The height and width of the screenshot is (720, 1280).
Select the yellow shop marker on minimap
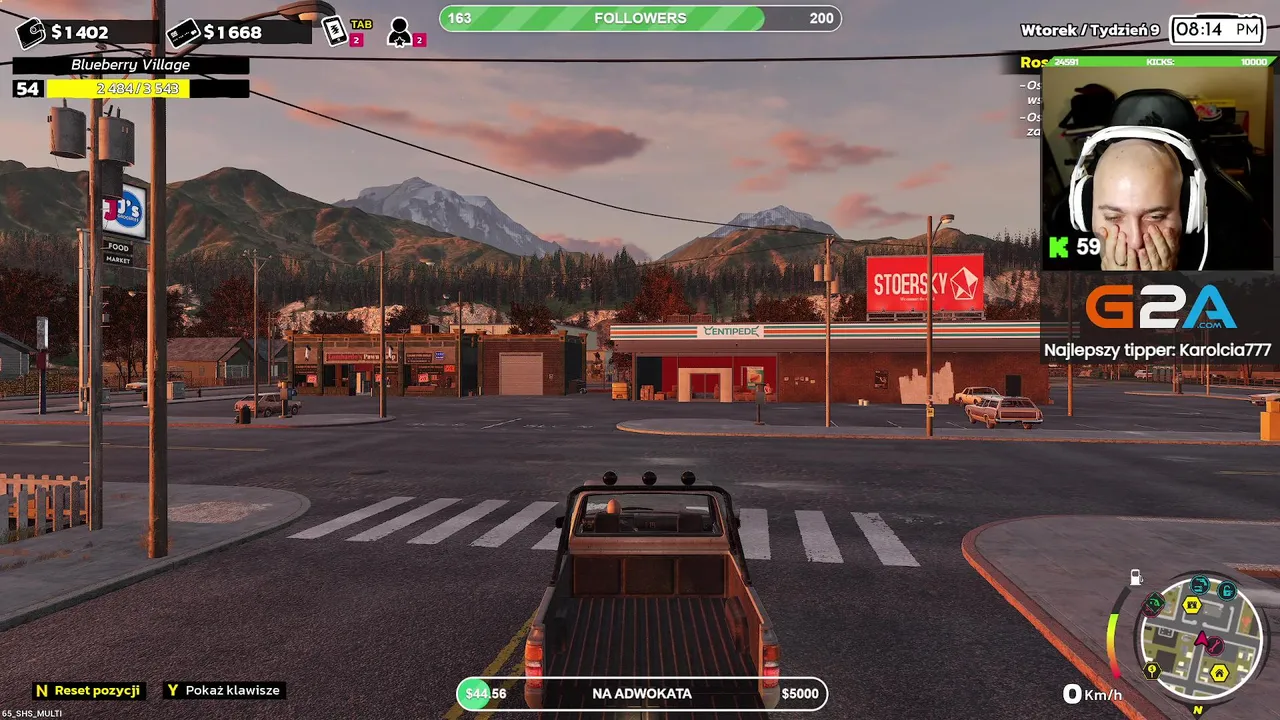(x=1192, y=605)
